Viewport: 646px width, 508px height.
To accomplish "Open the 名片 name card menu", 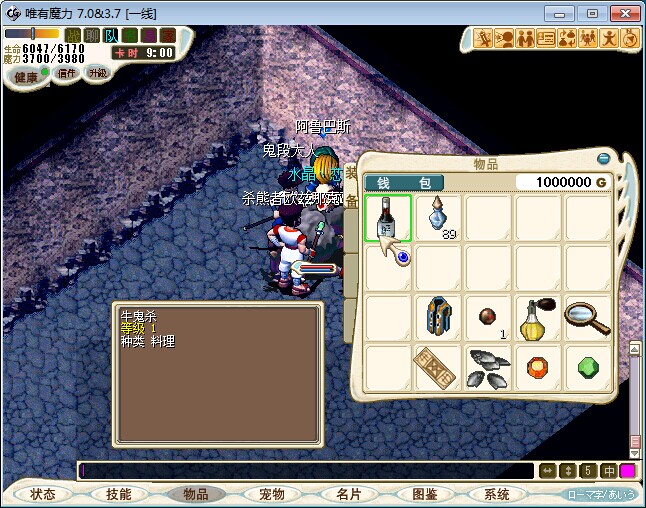I will 347,494.
